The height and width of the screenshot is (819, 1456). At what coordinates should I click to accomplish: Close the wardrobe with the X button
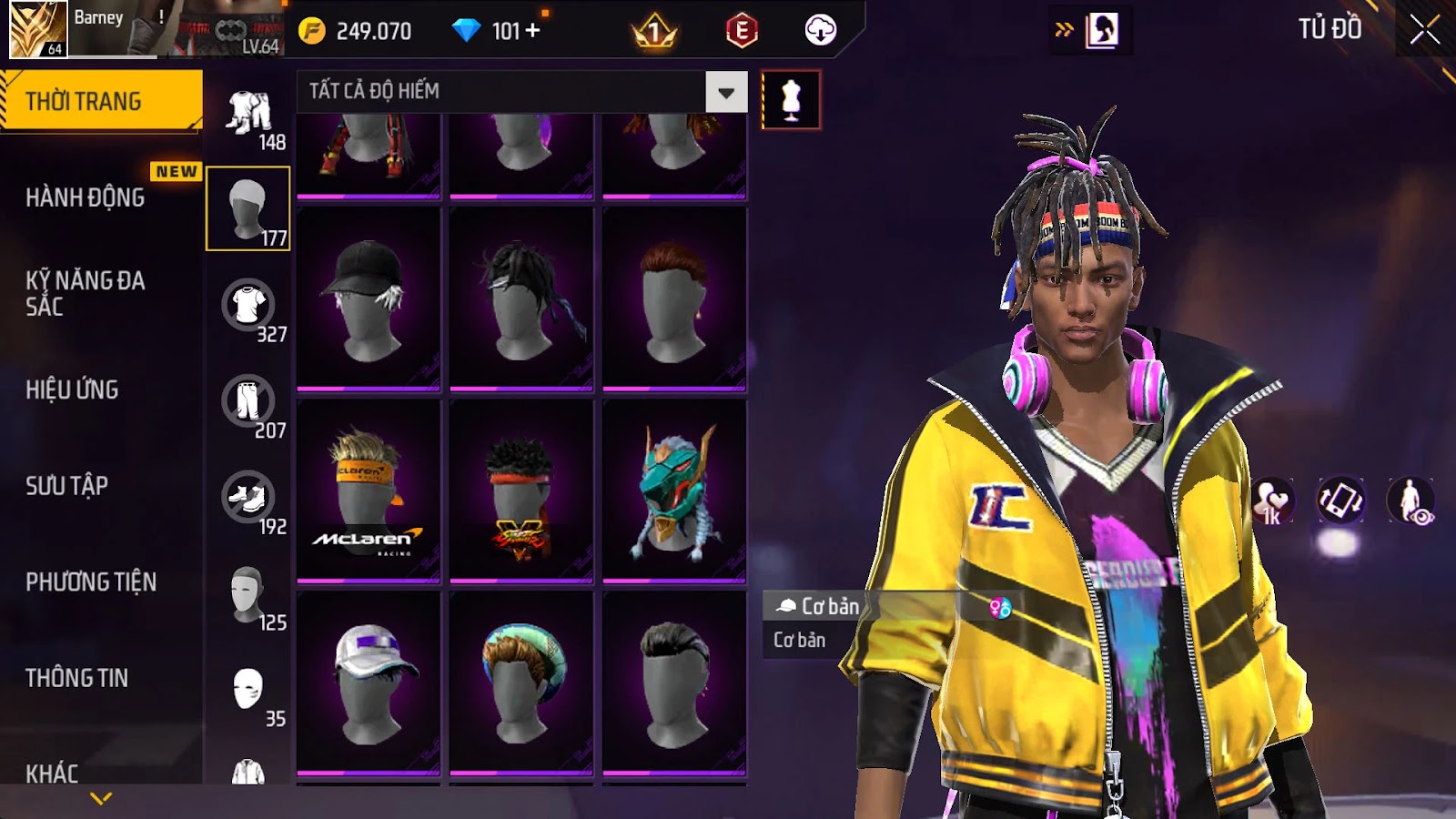point(1424,30)
